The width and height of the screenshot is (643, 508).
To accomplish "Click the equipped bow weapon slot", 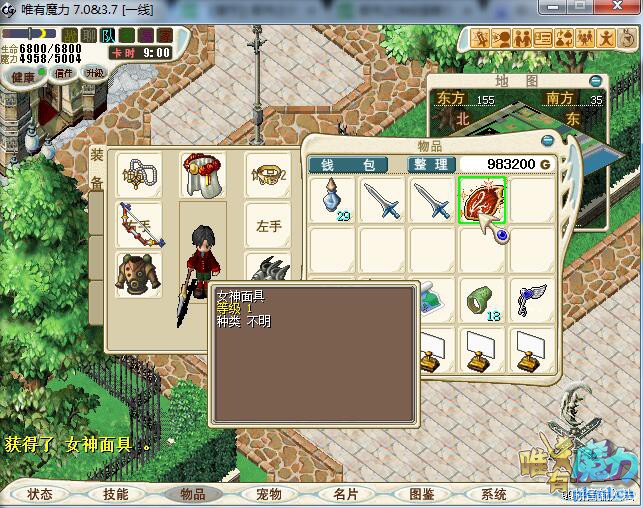I will click(x=139, y=224).
